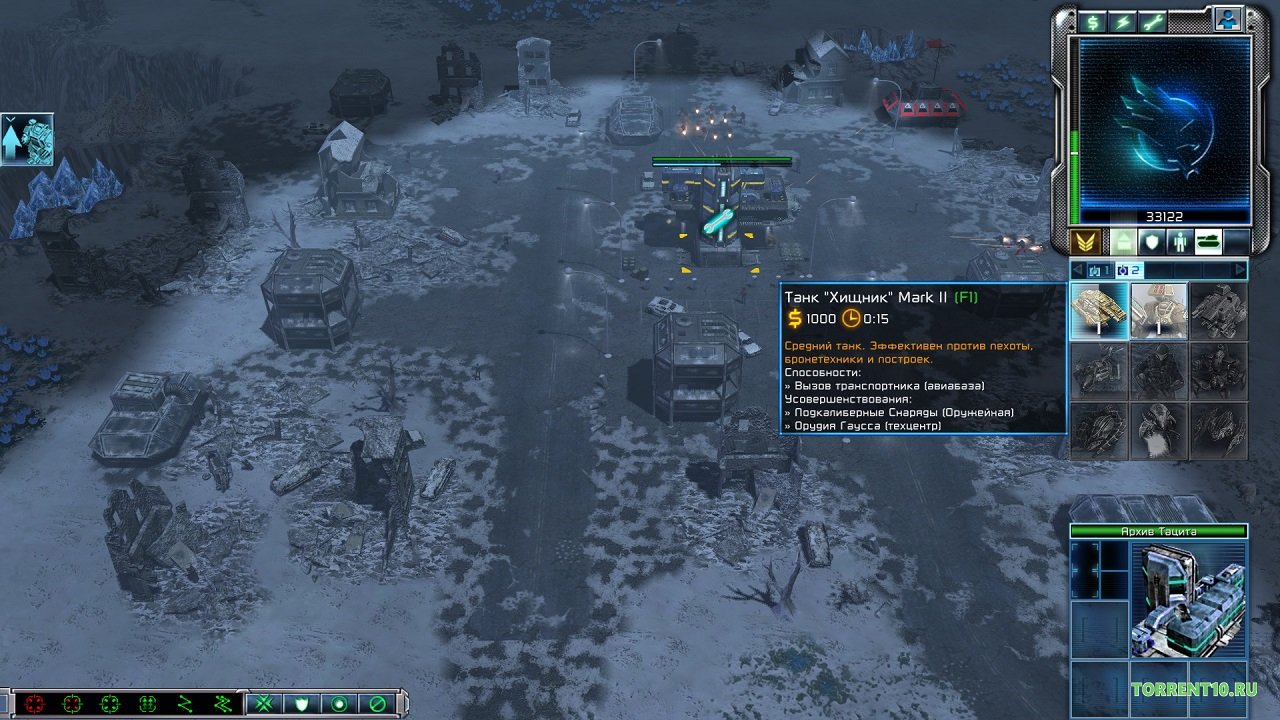The image size is (1280, 720).
Task: Click the red crosshair command icon
Action: (x=35, y=703)
